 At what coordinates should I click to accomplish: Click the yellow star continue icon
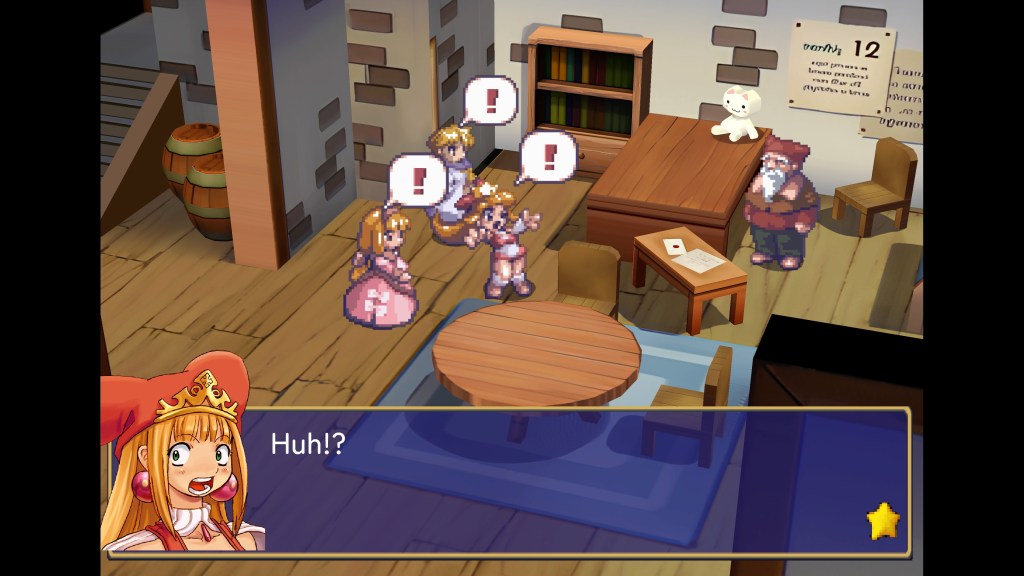[x=883, y=521]
